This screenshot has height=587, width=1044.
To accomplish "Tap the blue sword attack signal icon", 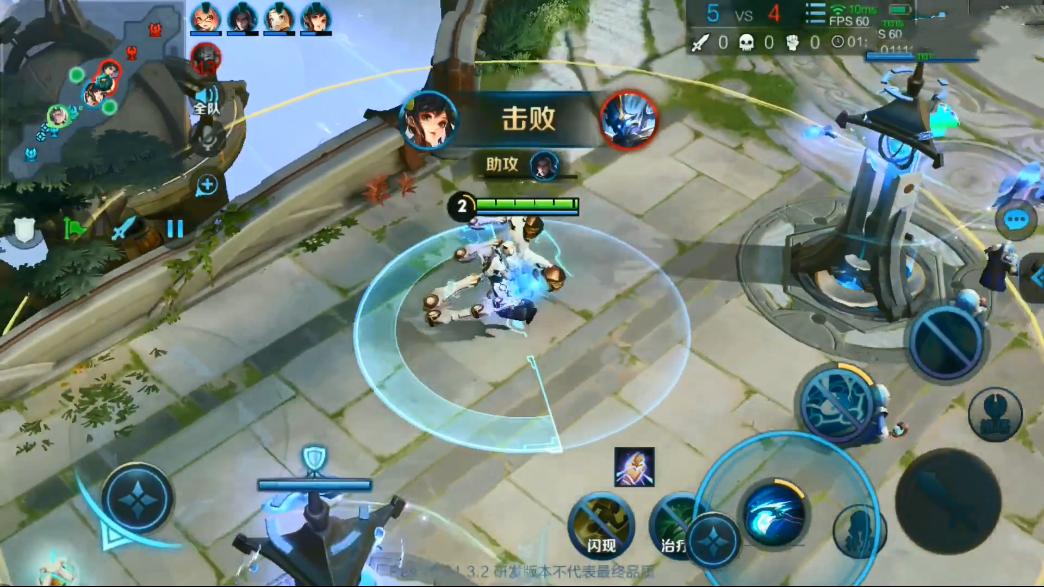I will pyautogui.click(x=124, y=229).
